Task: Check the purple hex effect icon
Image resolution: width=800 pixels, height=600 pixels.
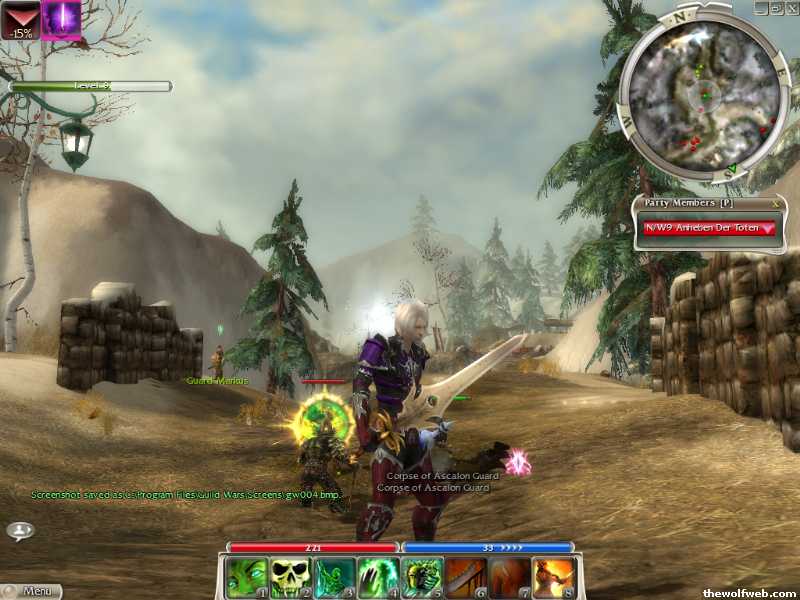Action: pyautogui.click(x=61, y=20)
